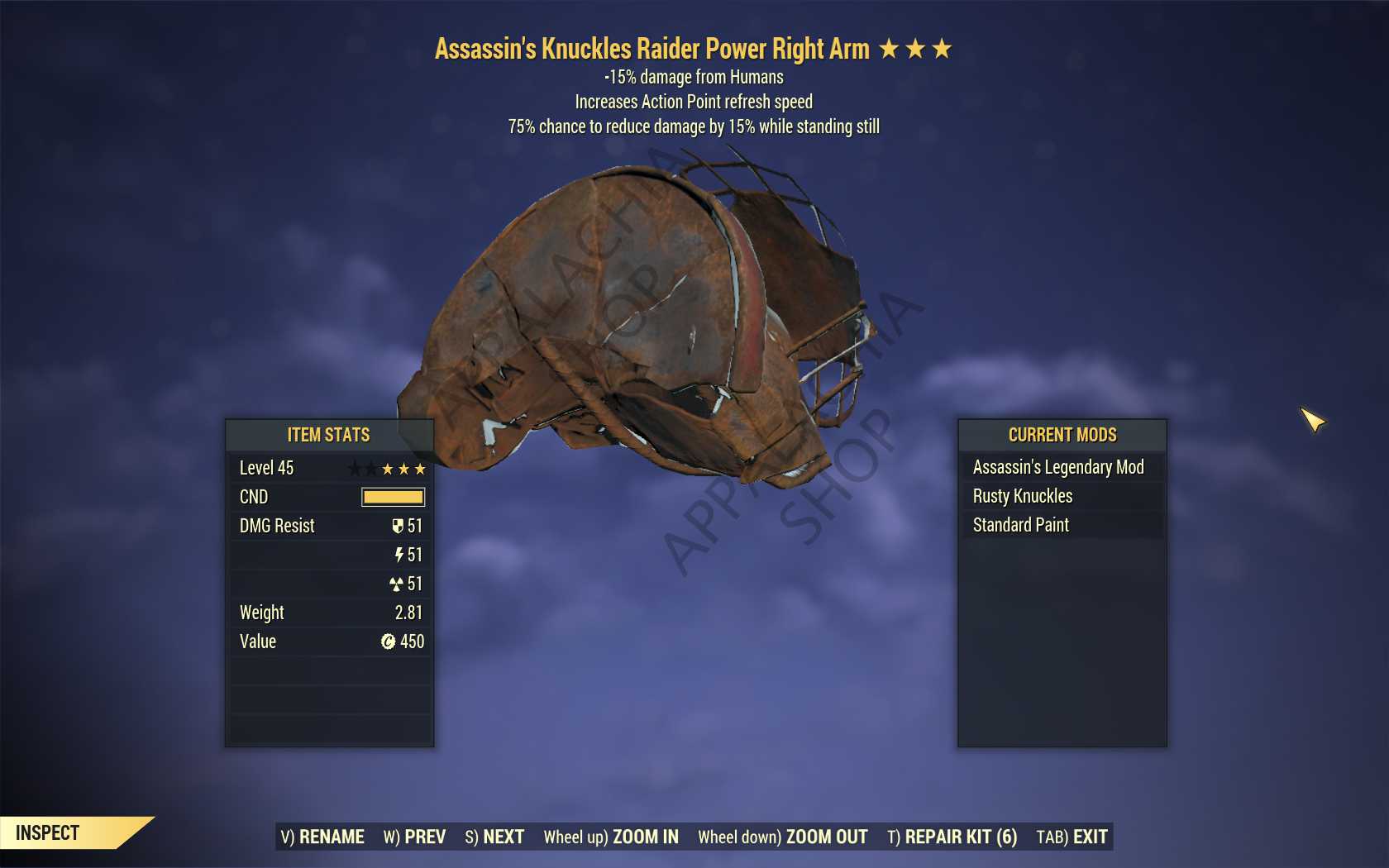
Task: Select the Assassin's Legendary Mod row
Action: (1062, 467)
